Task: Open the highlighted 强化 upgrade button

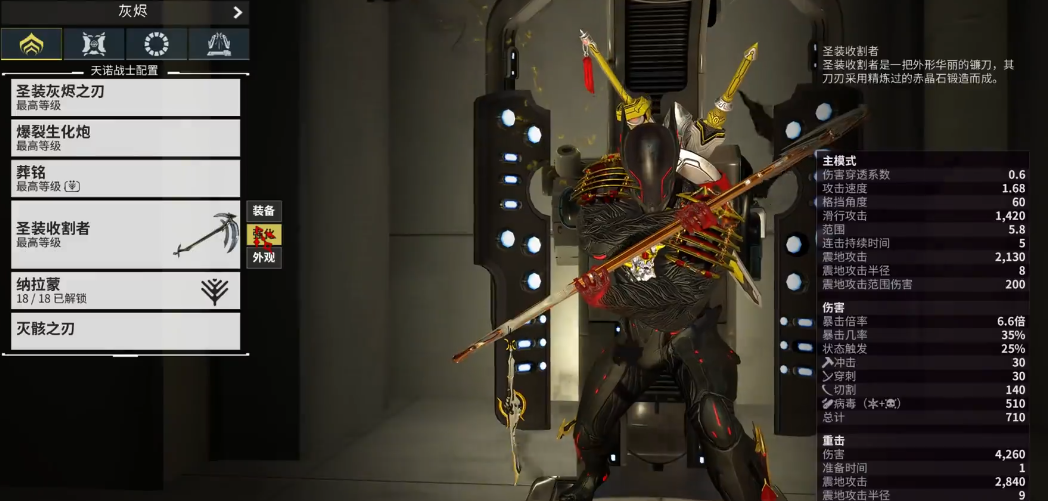Action: [x=264, y=234]
